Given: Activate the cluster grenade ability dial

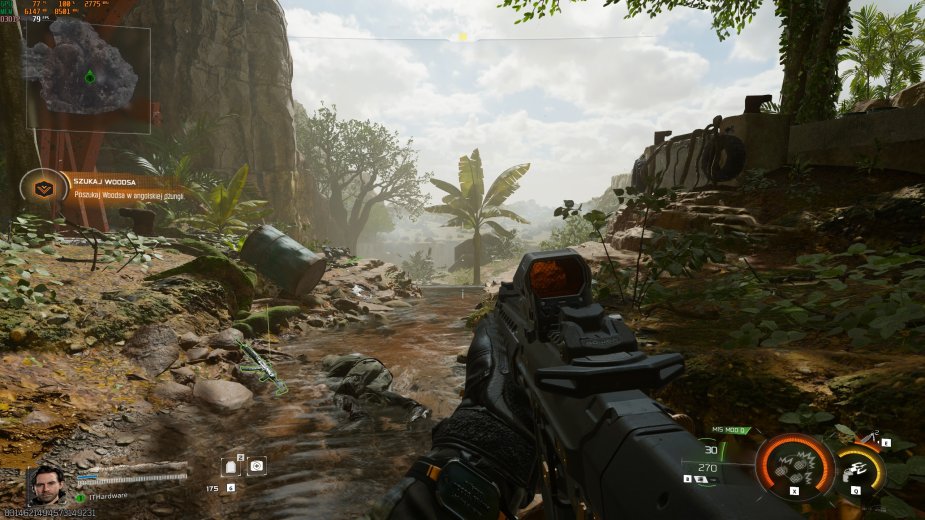Looking at the screenshot, I should 795,467.
